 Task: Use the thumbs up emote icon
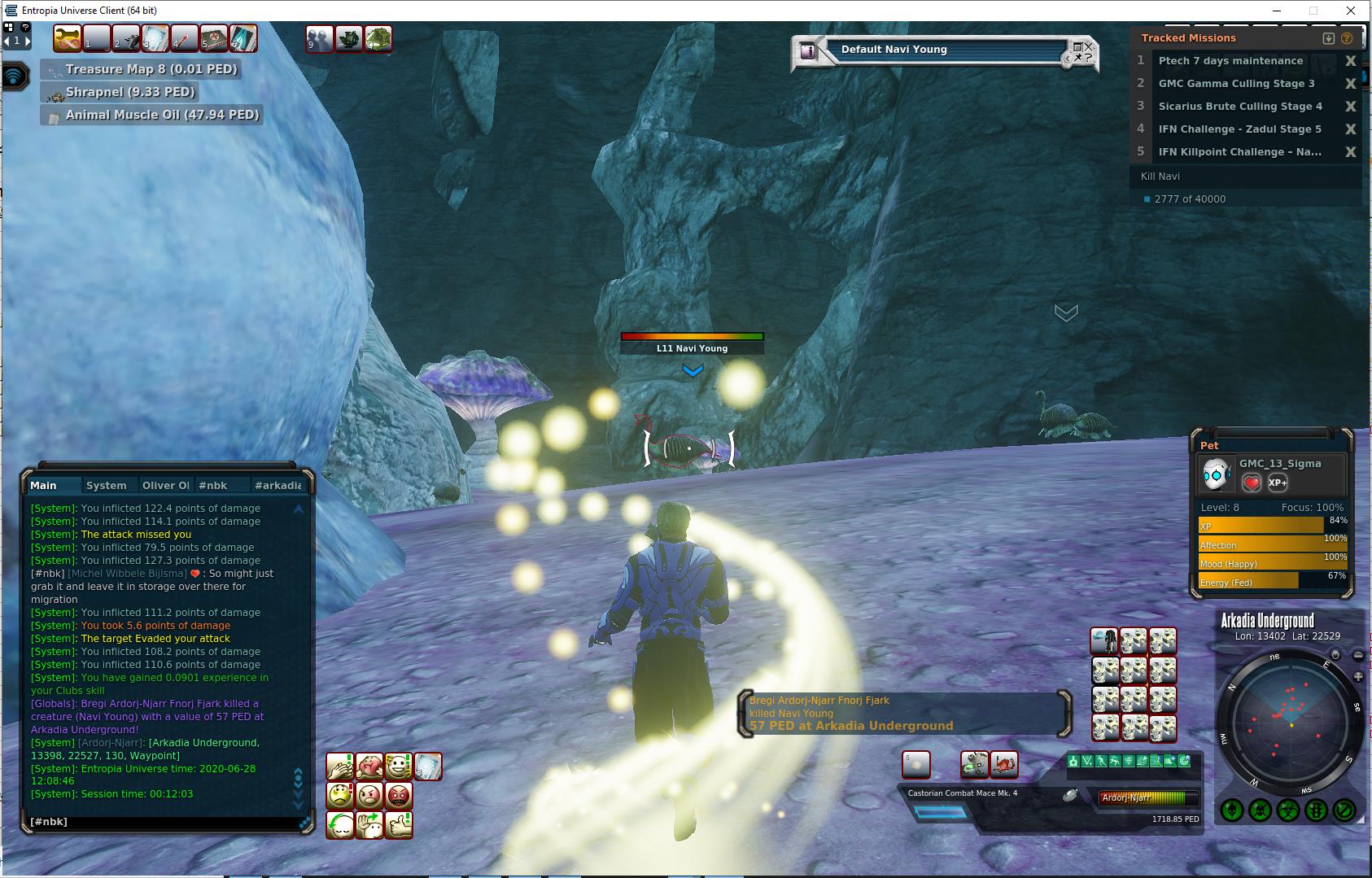tap(399, 825)
